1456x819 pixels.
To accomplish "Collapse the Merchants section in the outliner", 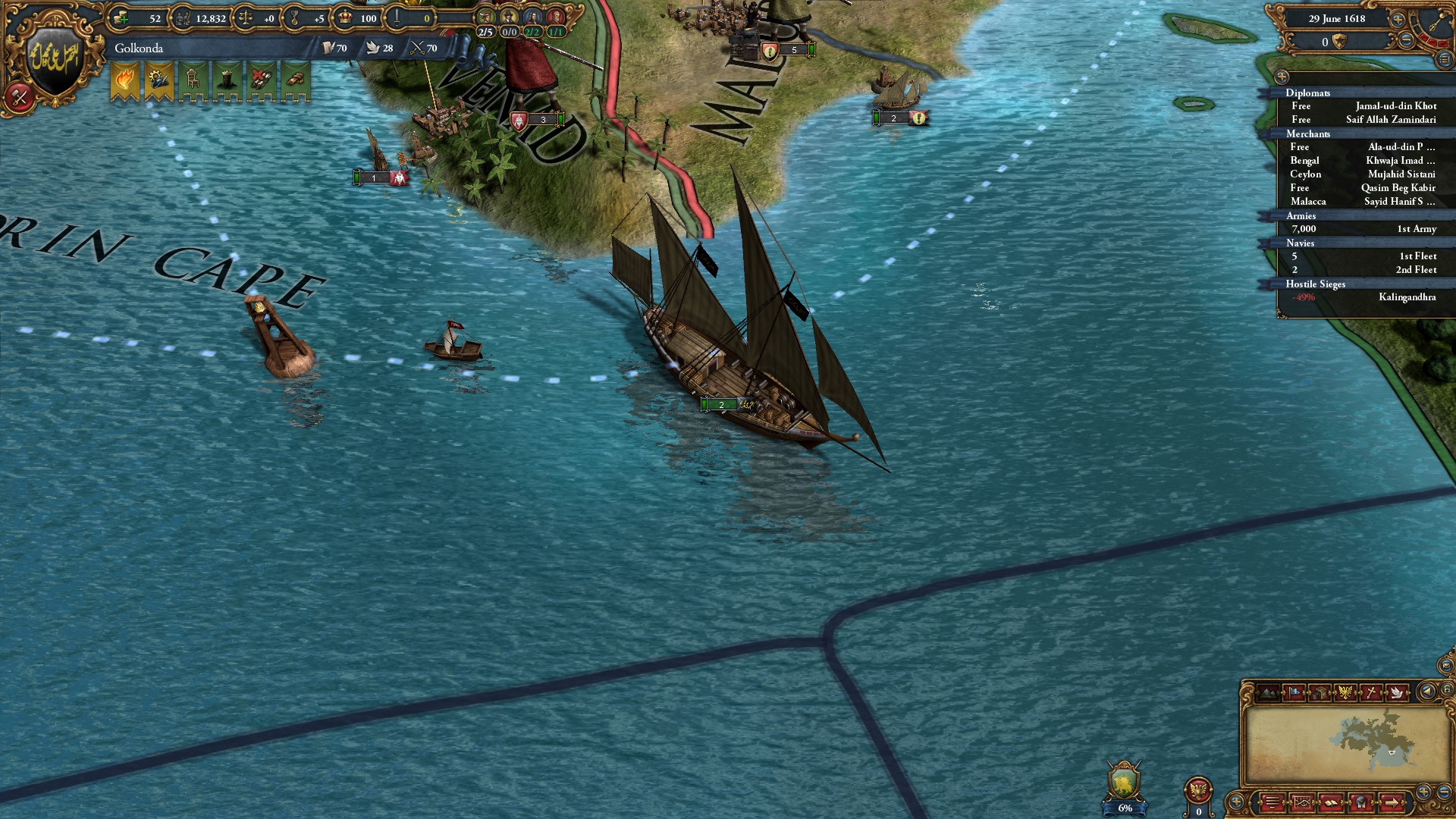I will pyautogui.click(x=1308, y=134).
